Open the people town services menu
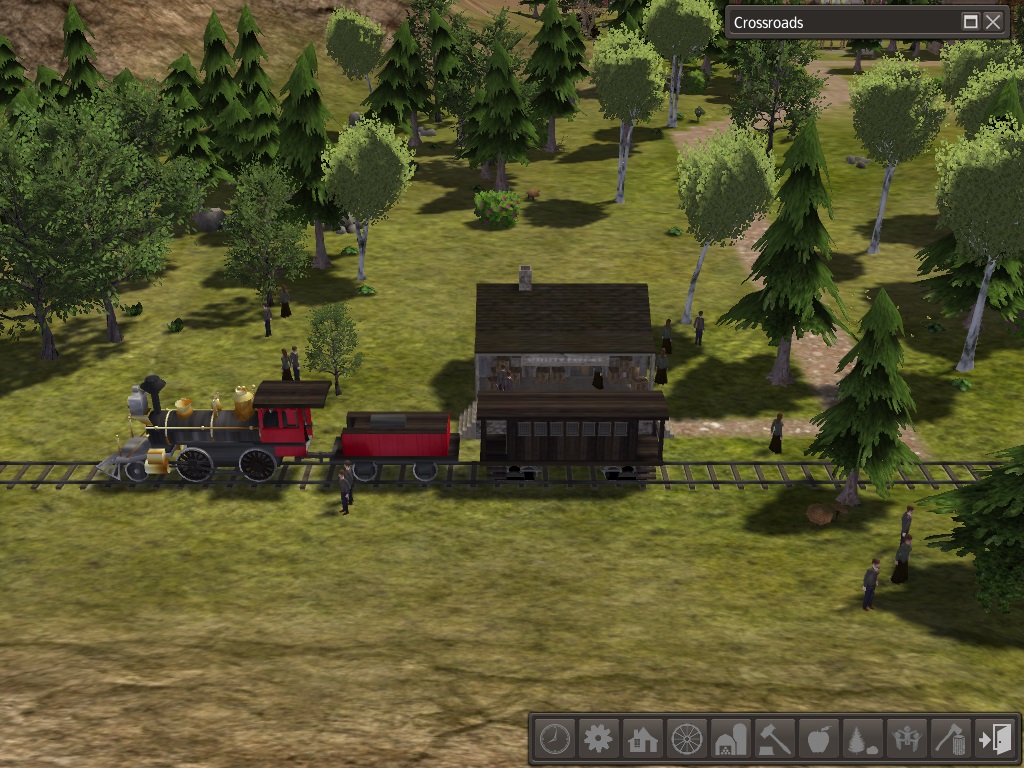 (x=907, y=739)
